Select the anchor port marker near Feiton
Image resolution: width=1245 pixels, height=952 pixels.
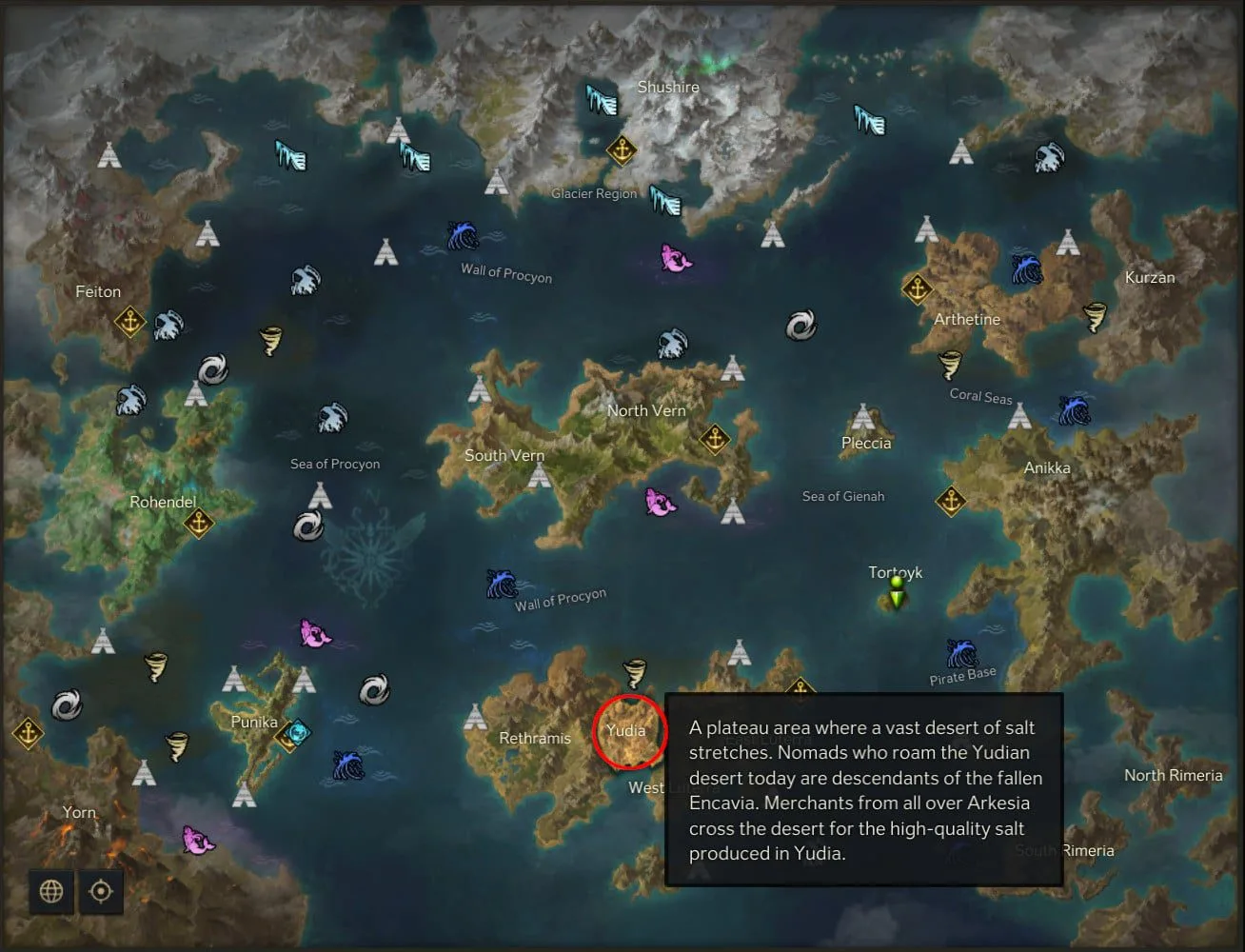click(x=129, y=322)
